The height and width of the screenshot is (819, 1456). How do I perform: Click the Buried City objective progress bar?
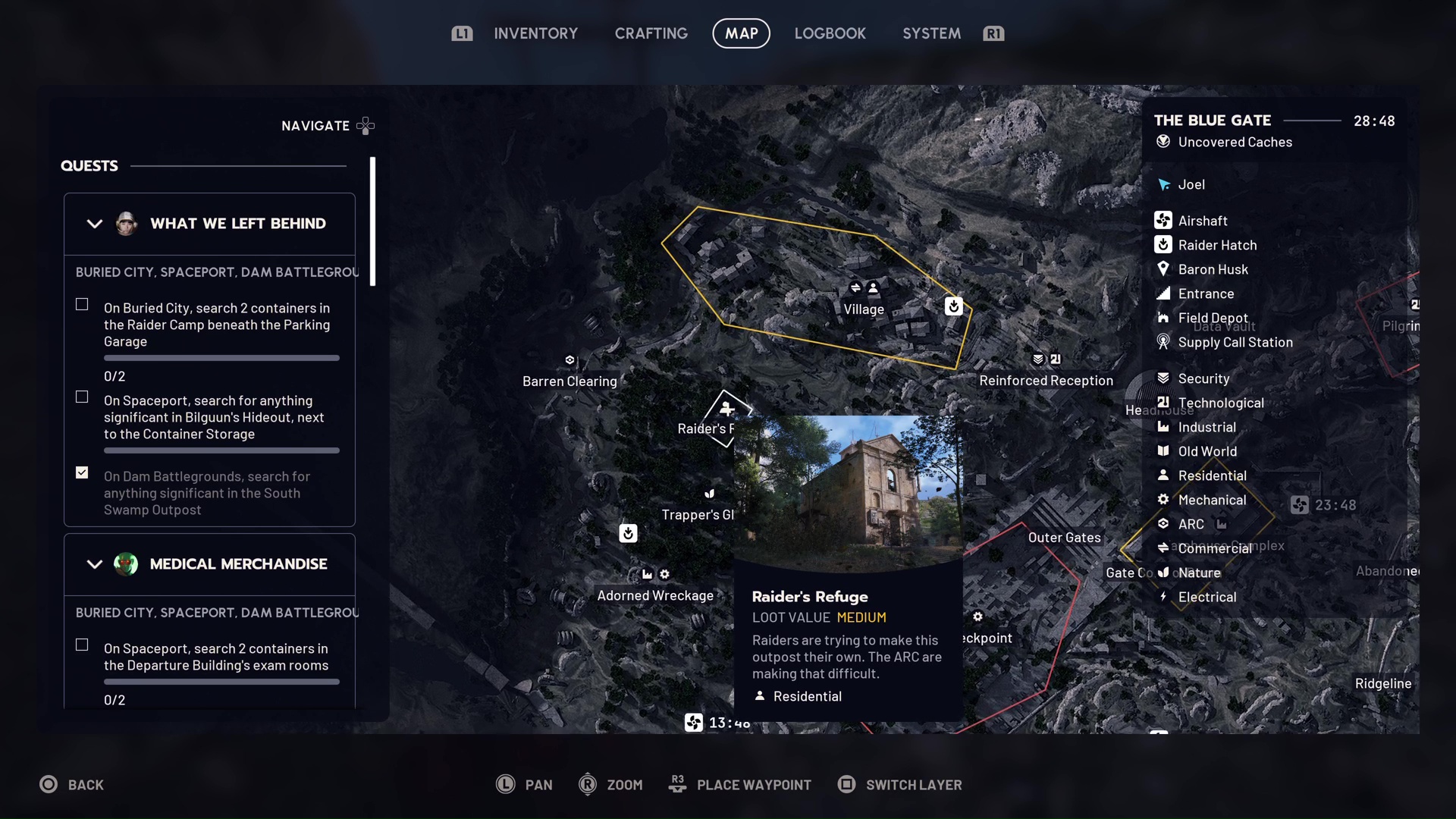click(221, 357)
